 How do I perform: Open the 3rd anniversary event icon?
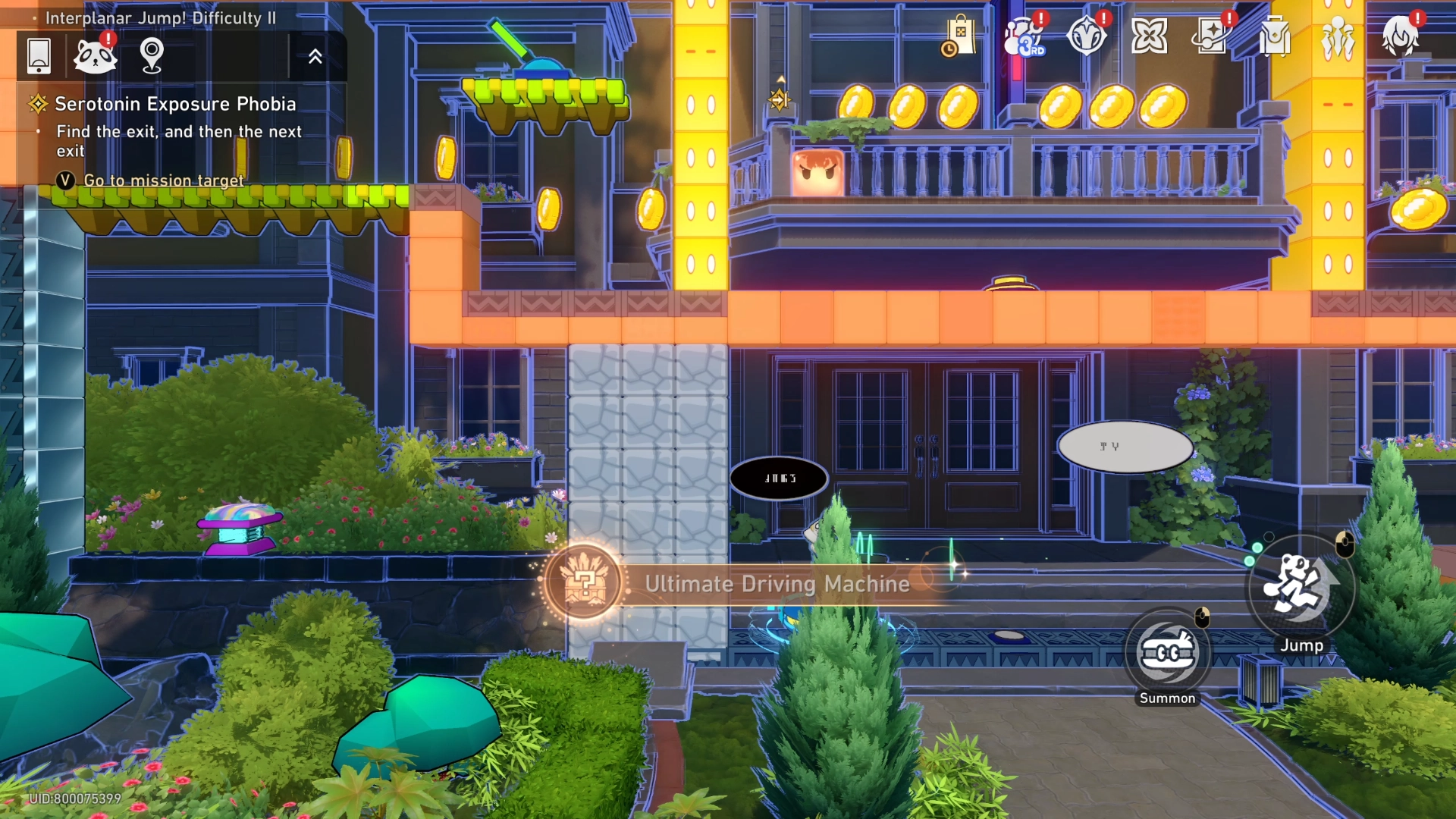[1023, 37]
